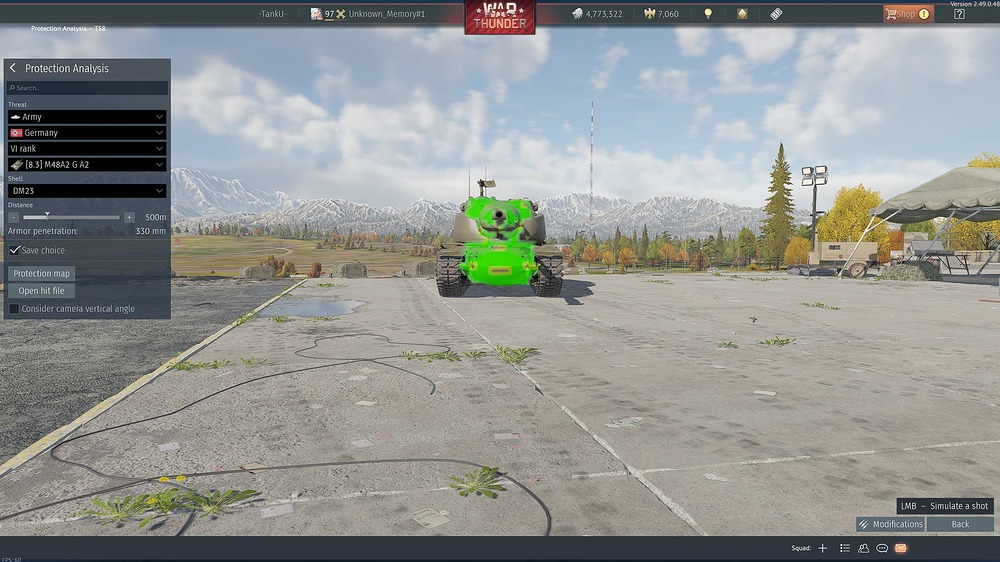This screenshot has width=1000, height=562.
Task: Add a squad member with the plus icon
Action: coord(823,548)
